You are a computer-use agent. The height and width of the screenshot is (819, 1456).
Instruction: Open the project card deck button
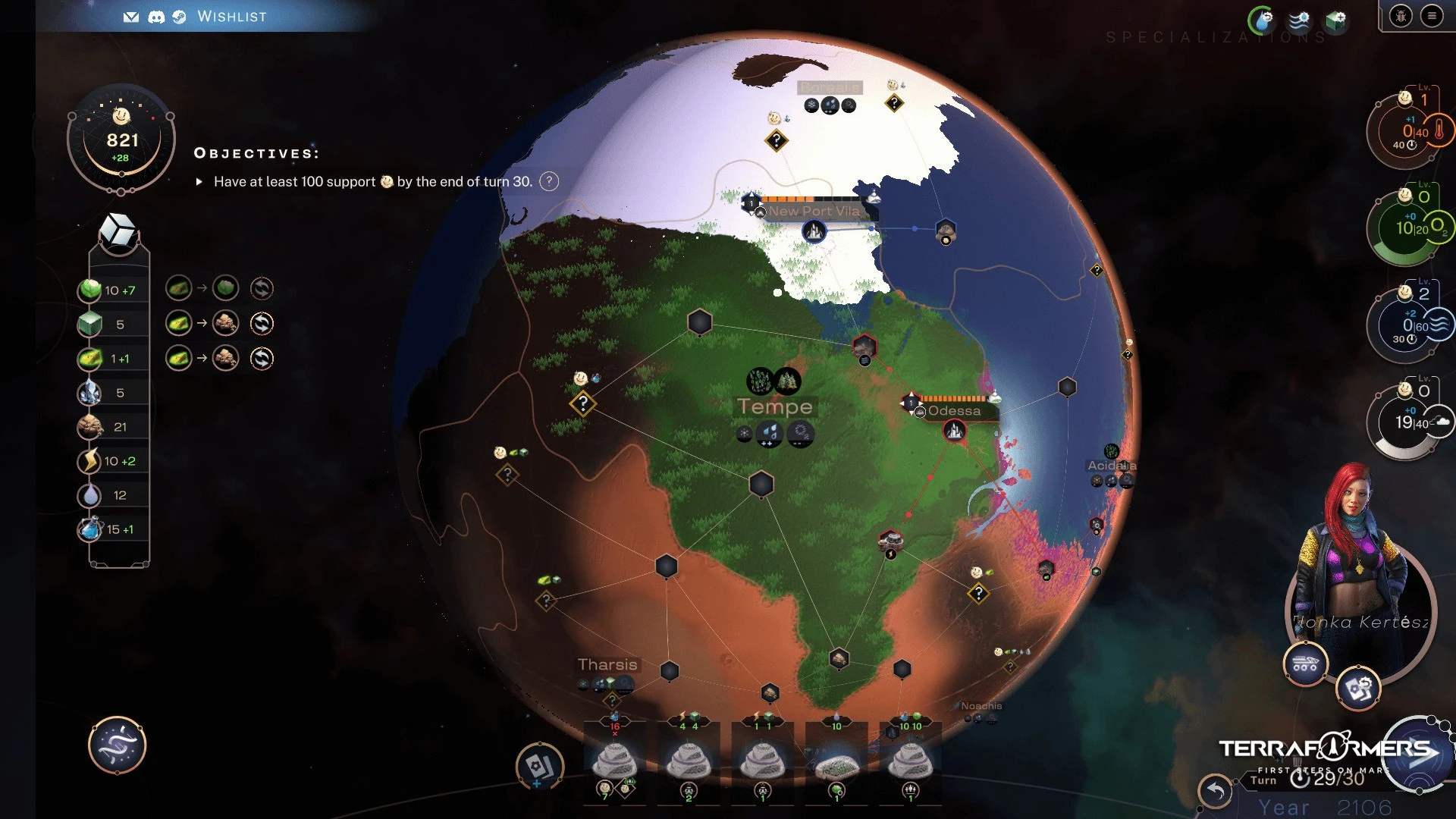pyautogui.click(x=539, y=766)
